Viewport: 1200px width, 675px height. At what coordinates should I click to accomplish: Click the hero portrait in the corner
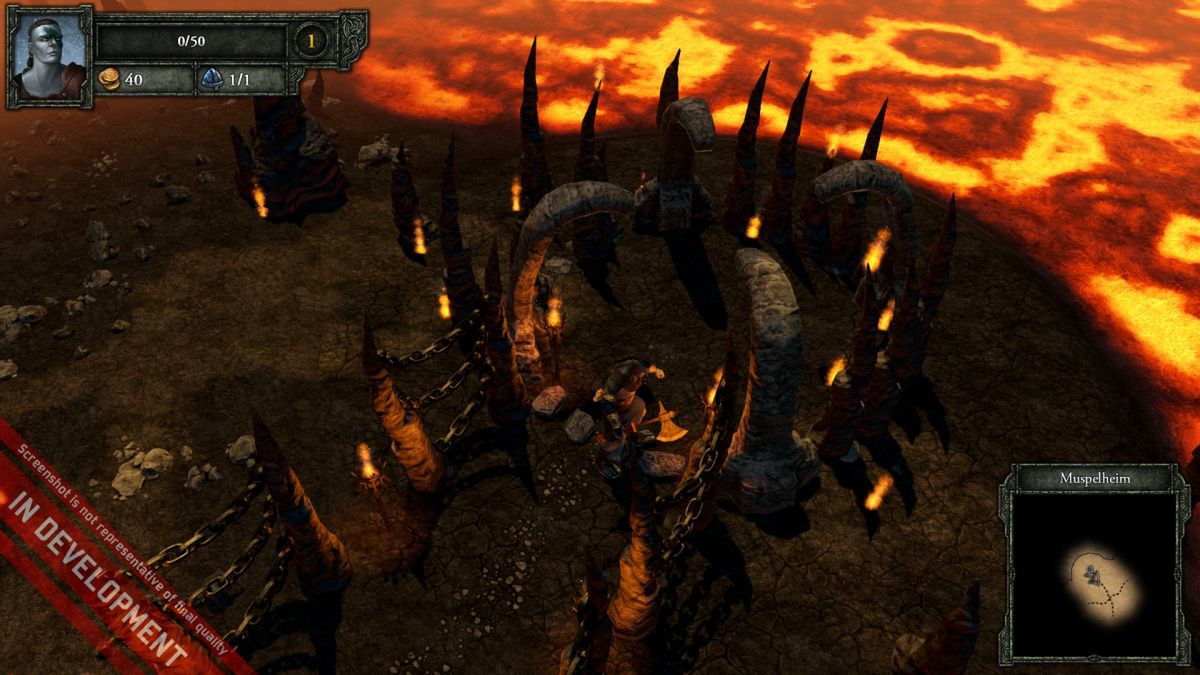49,56
